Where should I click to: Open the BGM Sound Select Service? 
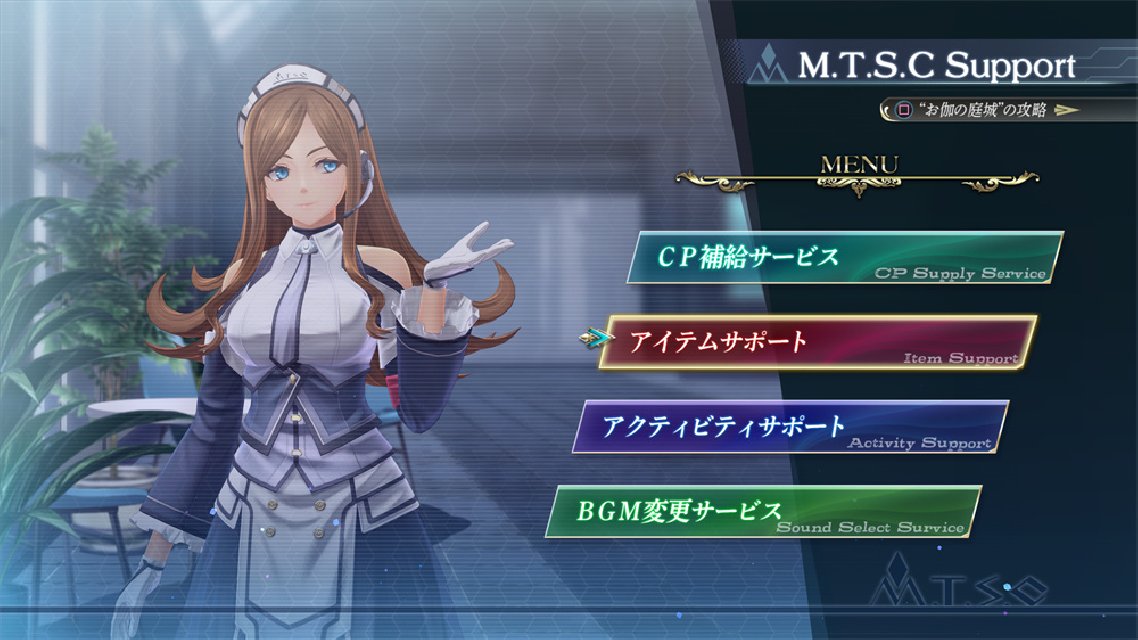[x=763, y=511]
